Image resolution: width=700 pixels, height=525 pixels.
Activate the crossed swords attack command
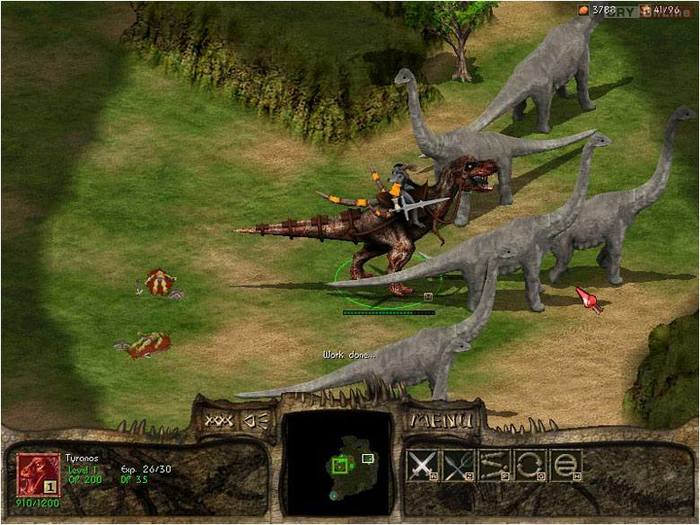(424, 464)
